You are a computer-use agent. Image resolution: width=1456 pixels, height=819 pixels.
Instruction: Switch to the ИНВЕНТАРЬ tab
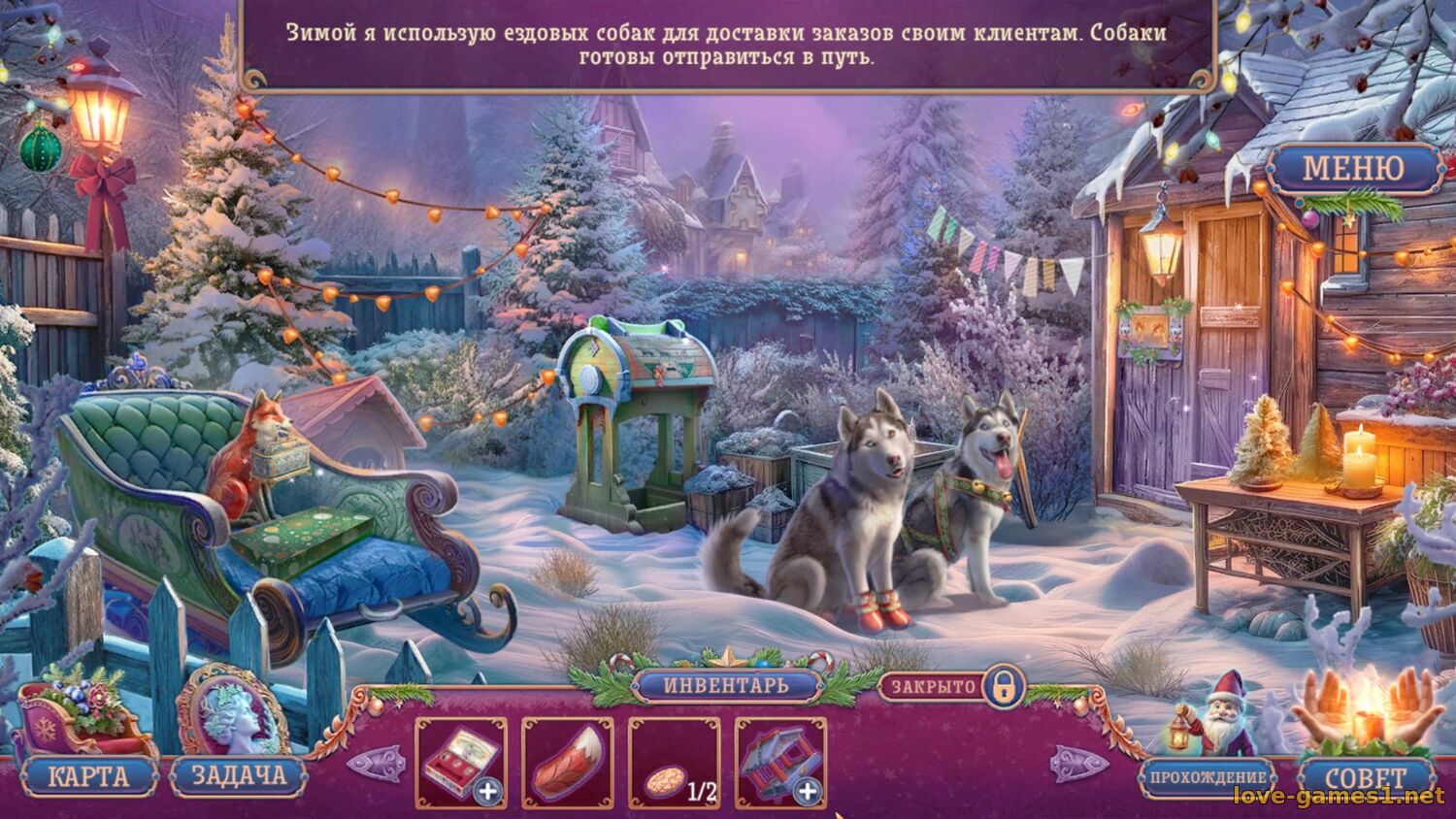click(x=727, y=685)
